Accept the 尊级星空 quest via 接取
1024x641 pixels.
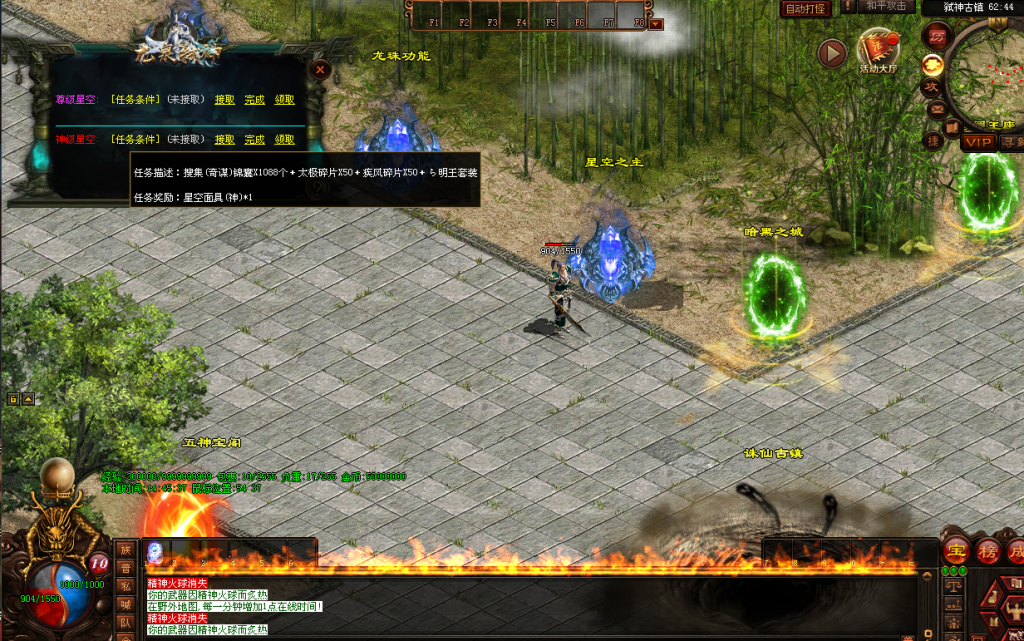(x=224, y=100)
